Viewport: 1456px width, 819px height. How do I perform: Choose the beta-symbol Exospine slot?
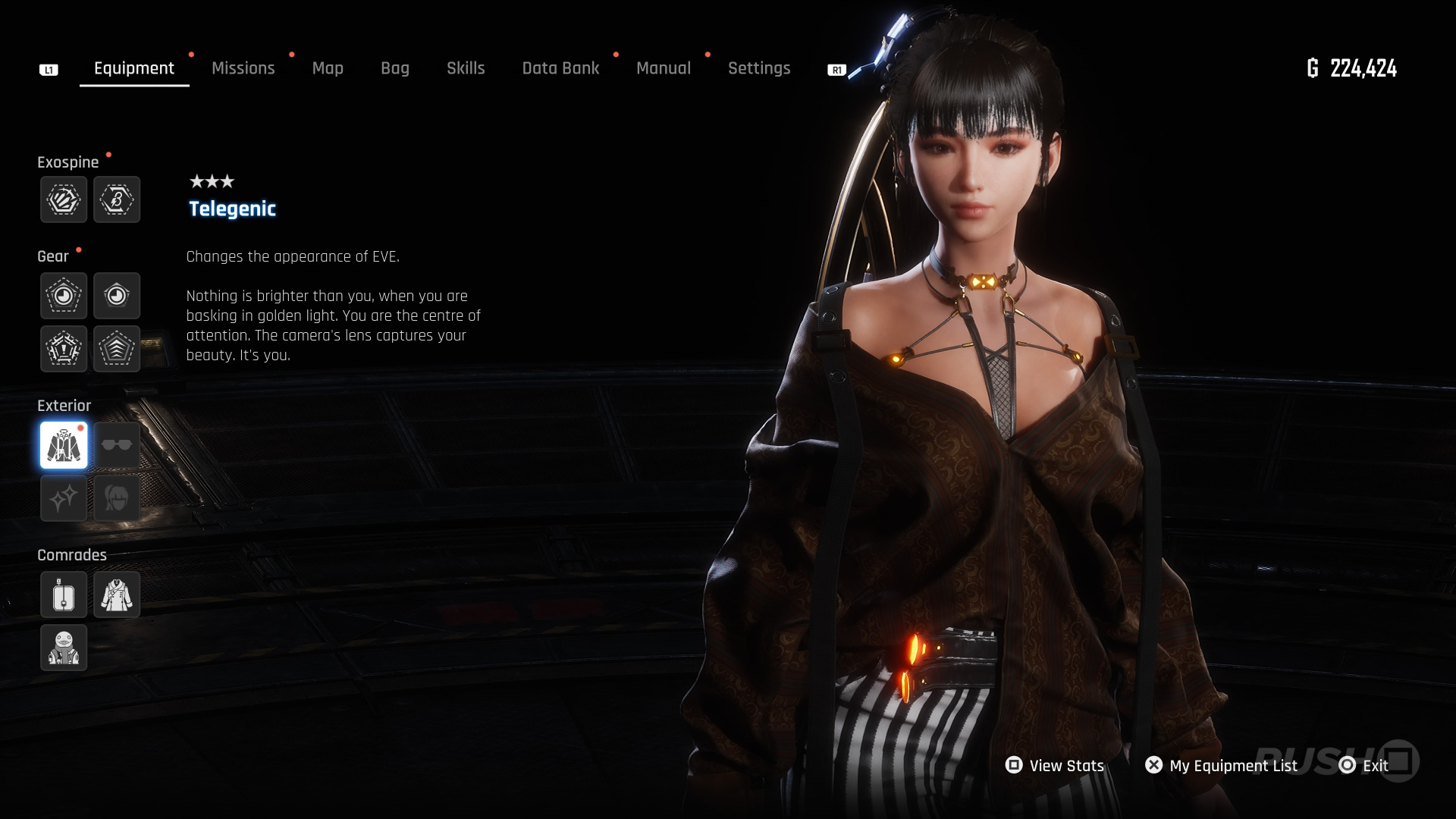[117, 199]
